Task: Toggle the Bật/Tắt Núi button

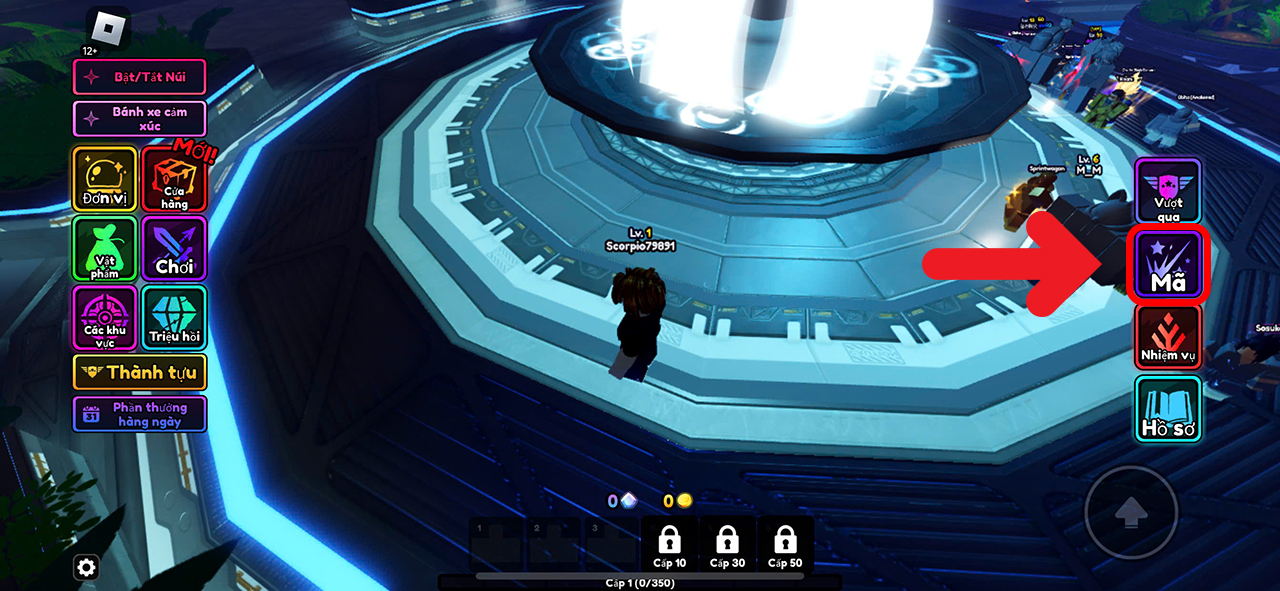Action: (x=140, y=77)
